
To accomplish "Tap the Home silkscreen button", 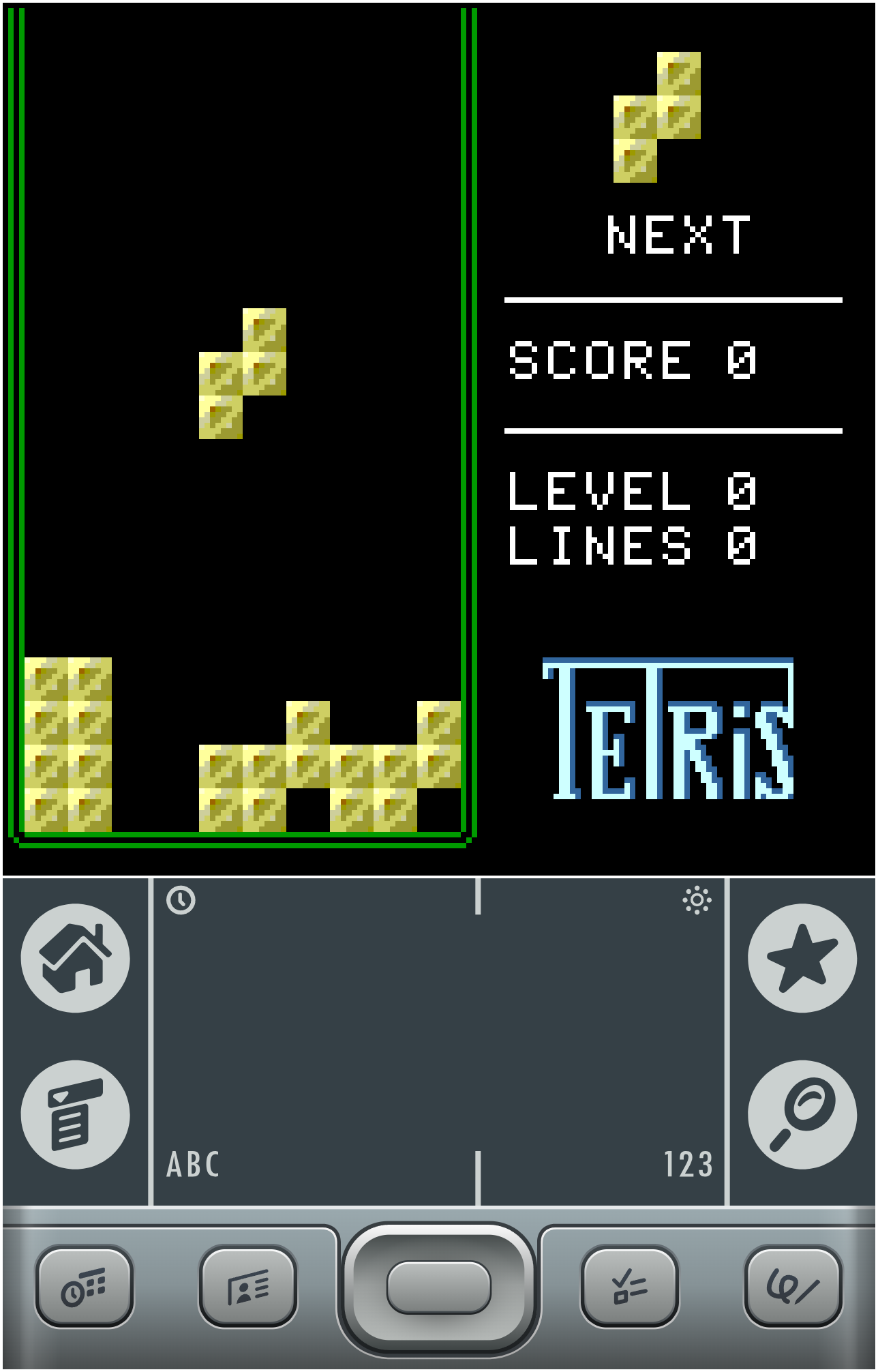I will pyautogui.click(x=75, y=958).
